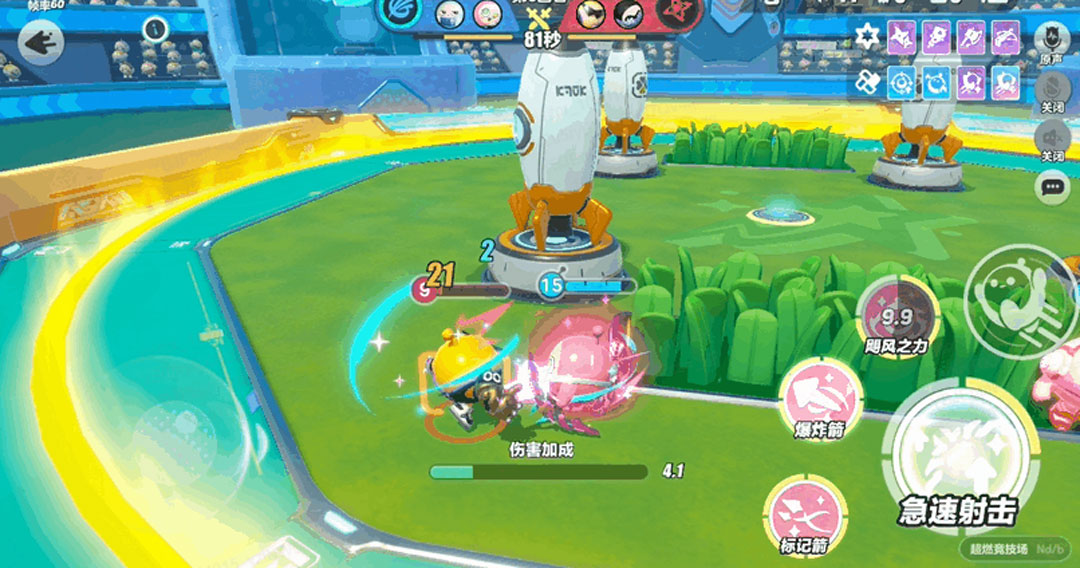Select the purple shuriken talent icon

902,38
